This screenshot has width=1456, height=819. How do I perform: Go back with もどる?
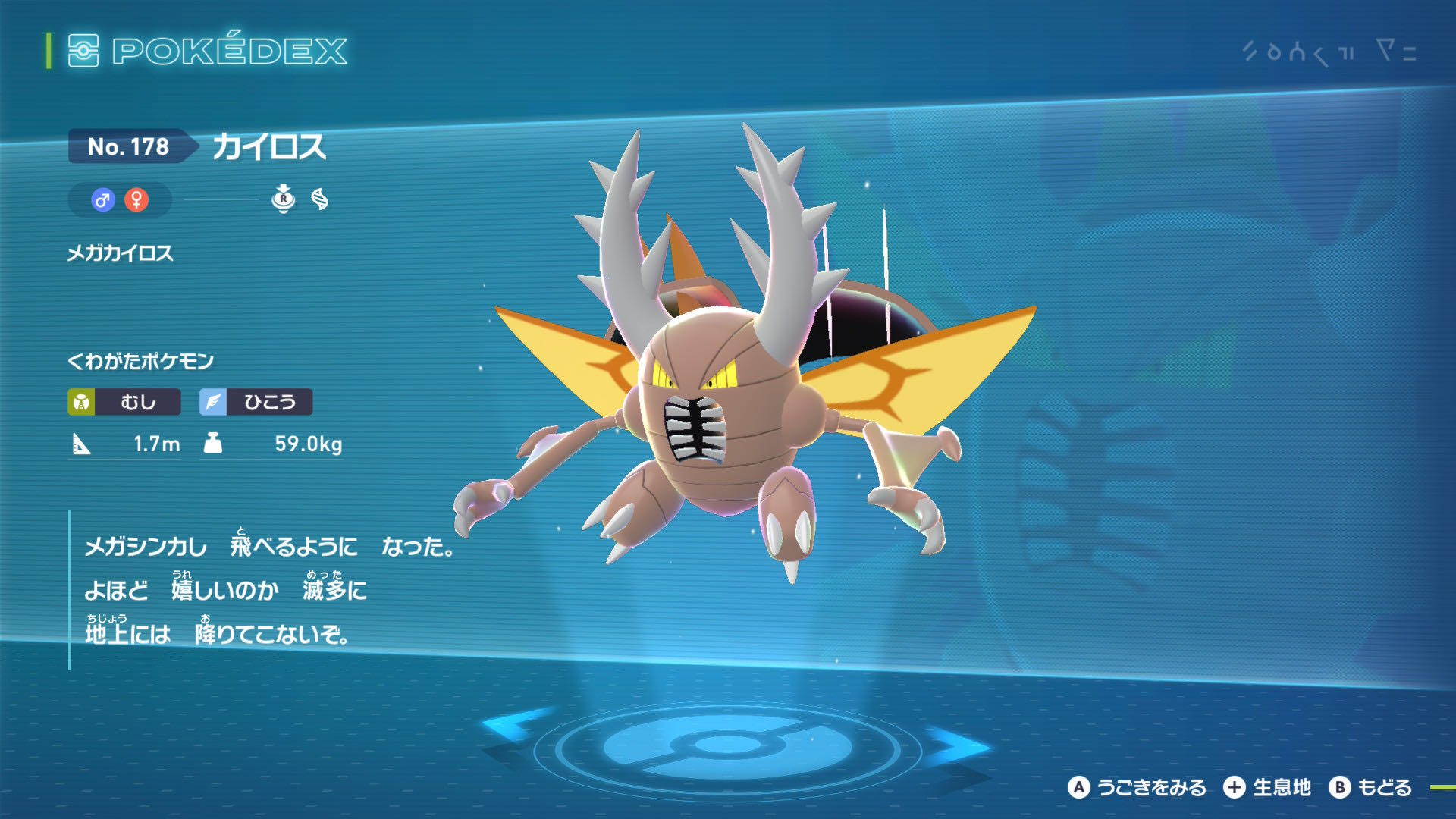tap(1370, 788)
